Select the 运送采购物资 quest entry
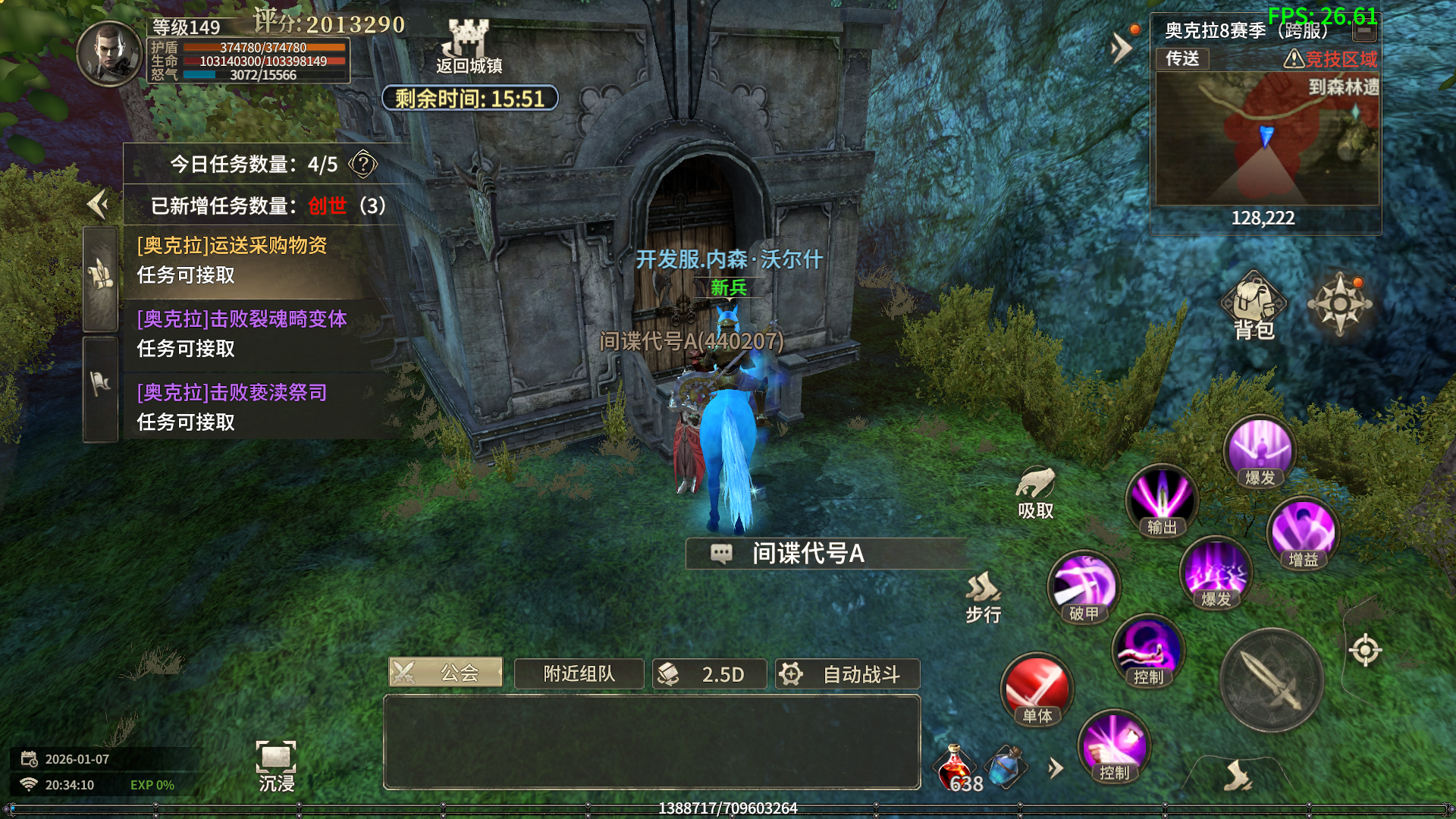Viewport: 1456px width, 819px height. pos(243,260)
